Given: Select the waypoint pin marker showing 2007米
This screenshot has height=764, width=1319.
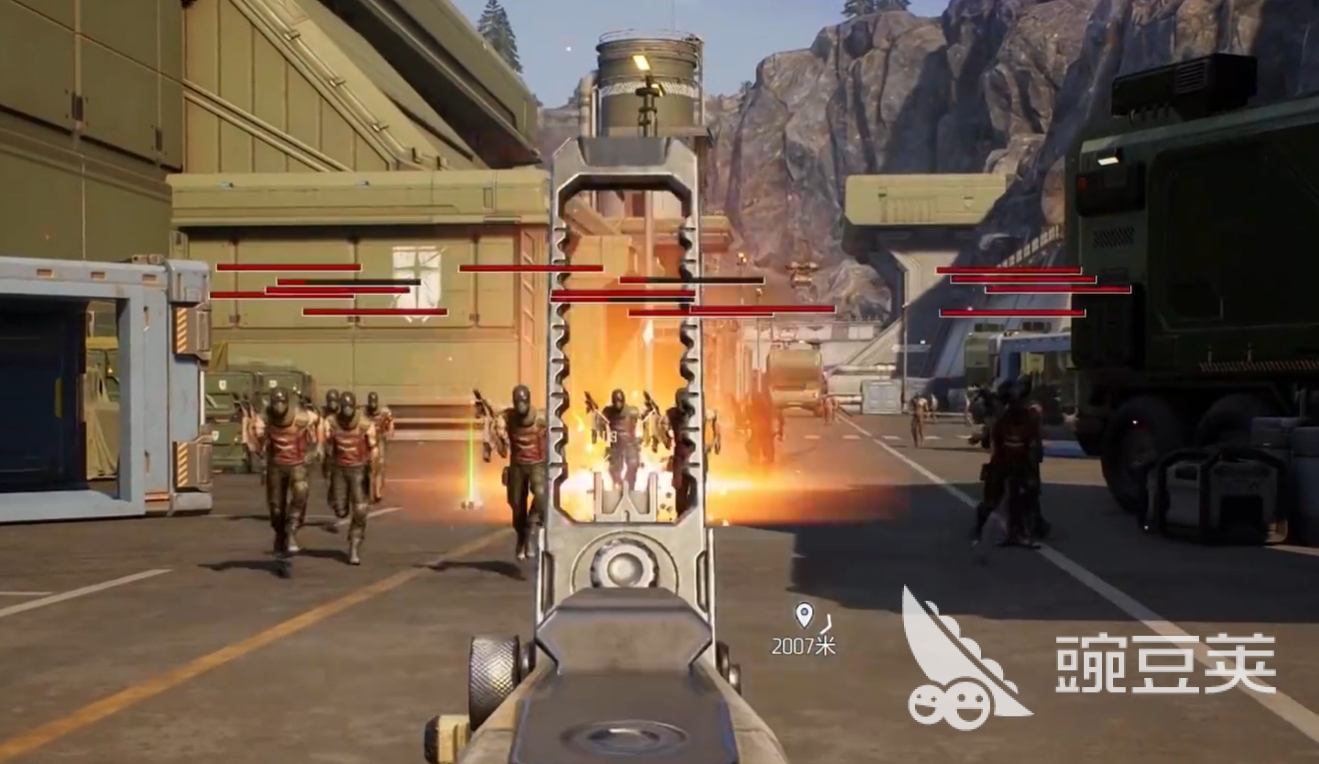Looking at the screenshot, I should coord(803,615).
